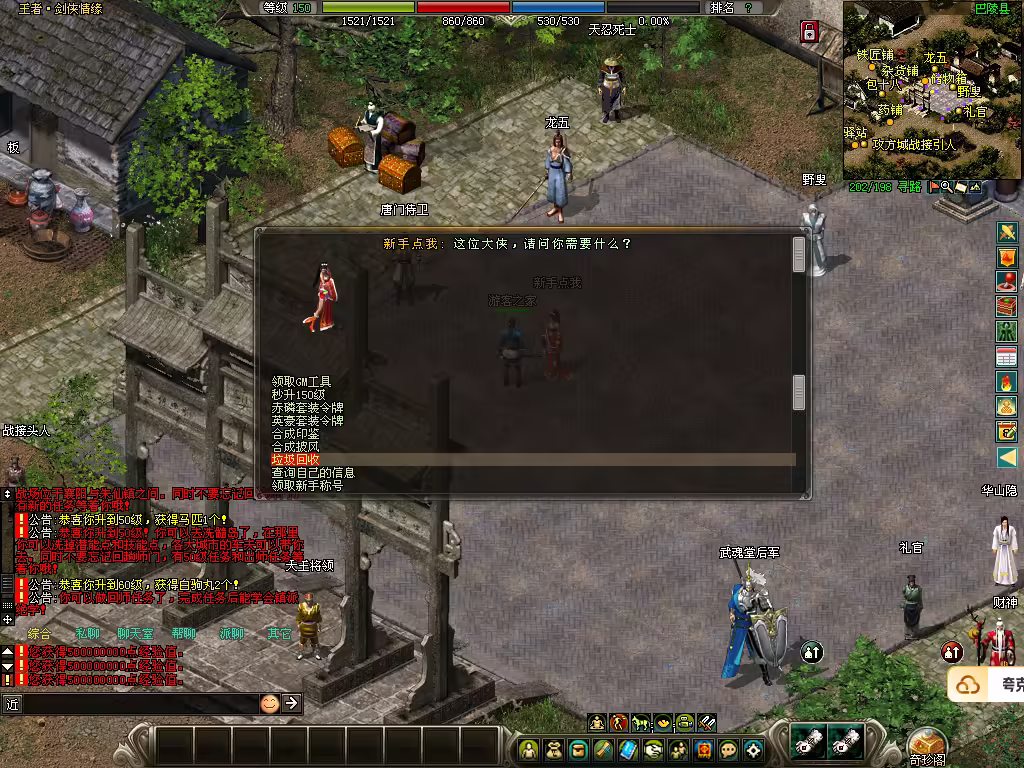1024x768 pixels.
Task: Open the speech bubble chat icon
Action: pyautogui.click(x=729, y=749)
